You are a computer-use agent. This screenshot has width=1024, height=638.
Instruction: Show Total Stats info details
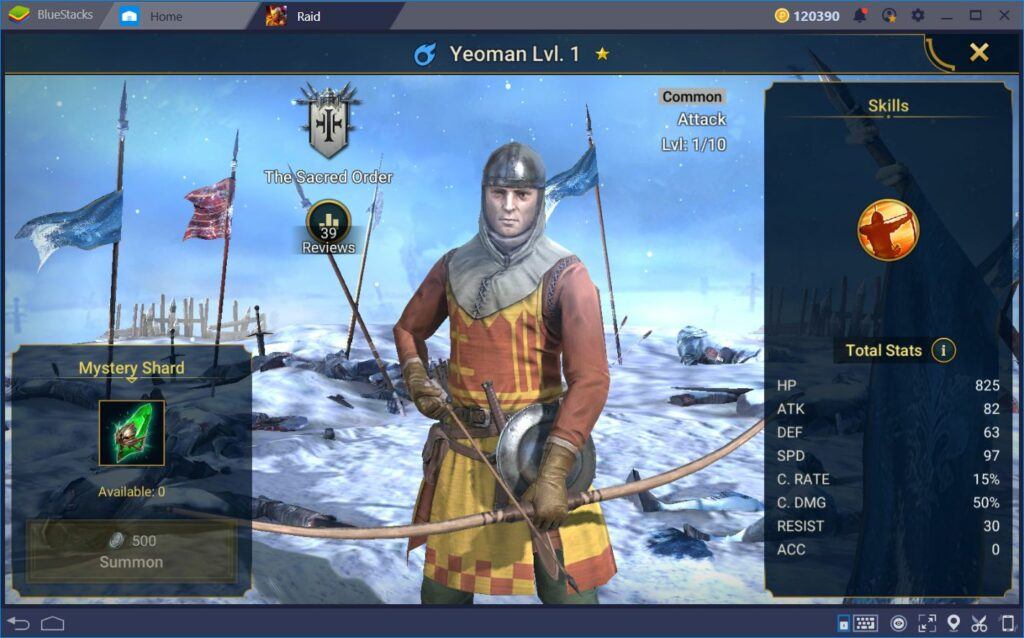(943, 350)
